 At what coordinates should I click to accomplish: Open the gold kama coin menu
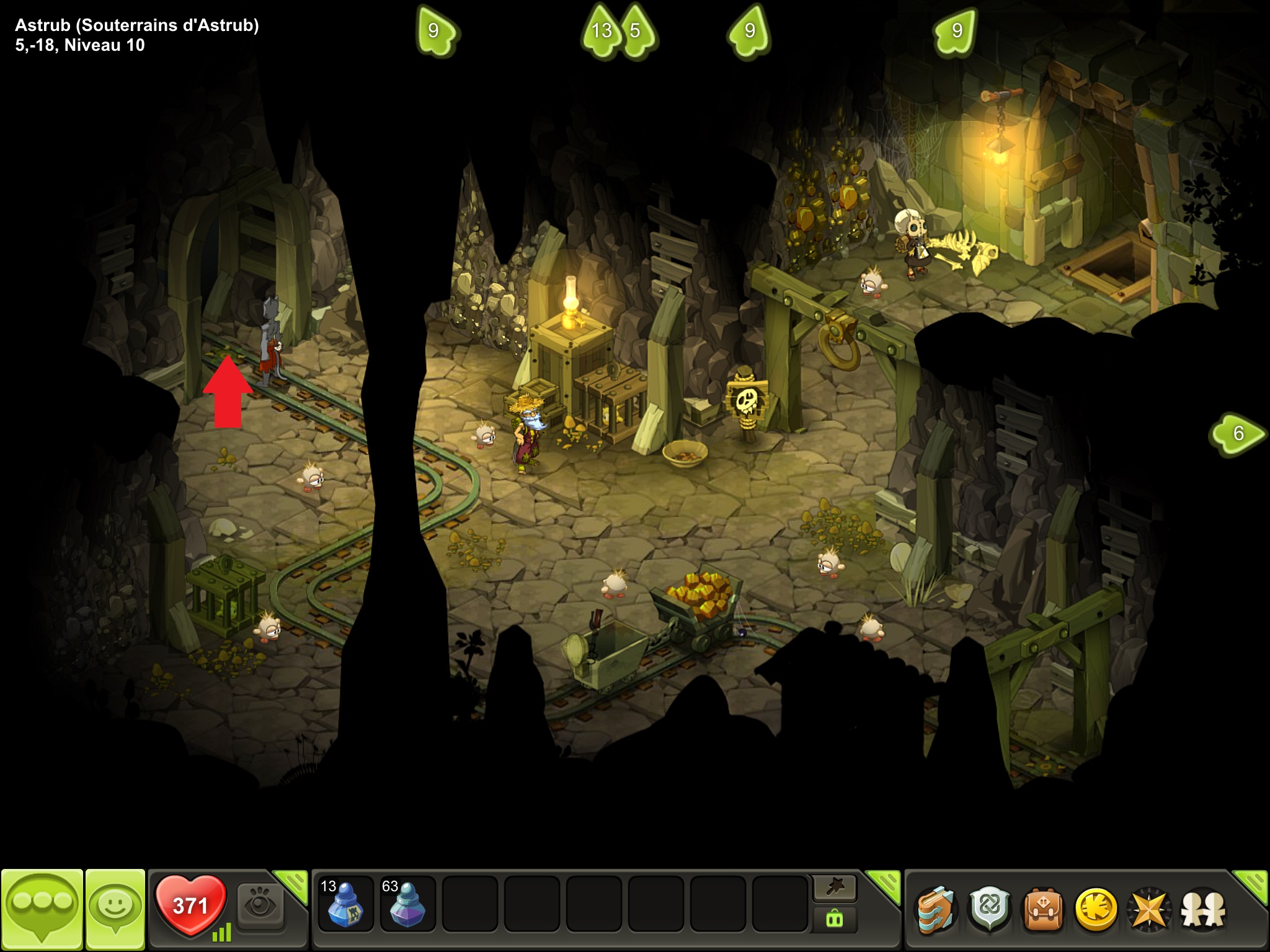pos(1096,910)
